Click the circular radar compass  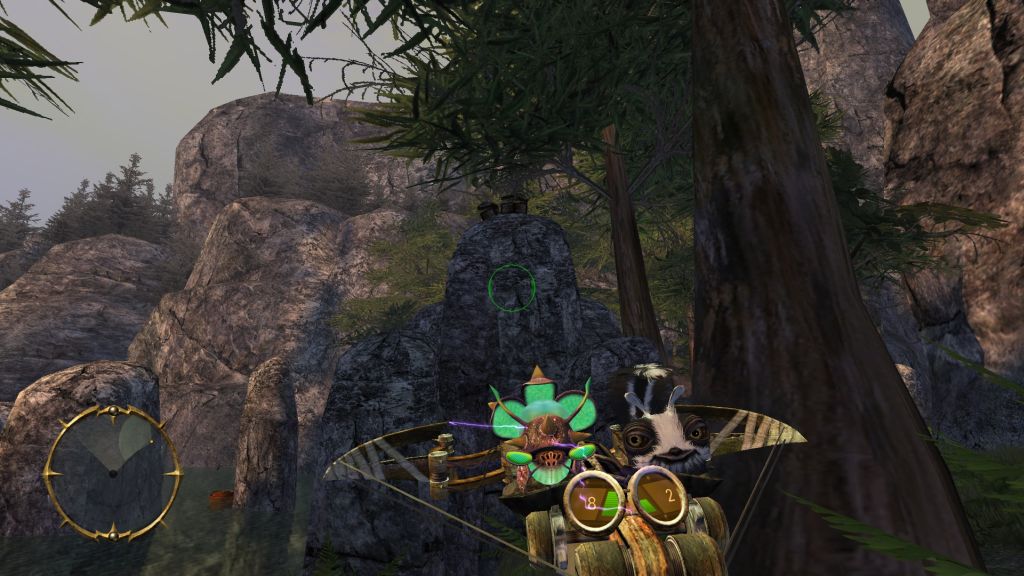click(x=111, y=470)
